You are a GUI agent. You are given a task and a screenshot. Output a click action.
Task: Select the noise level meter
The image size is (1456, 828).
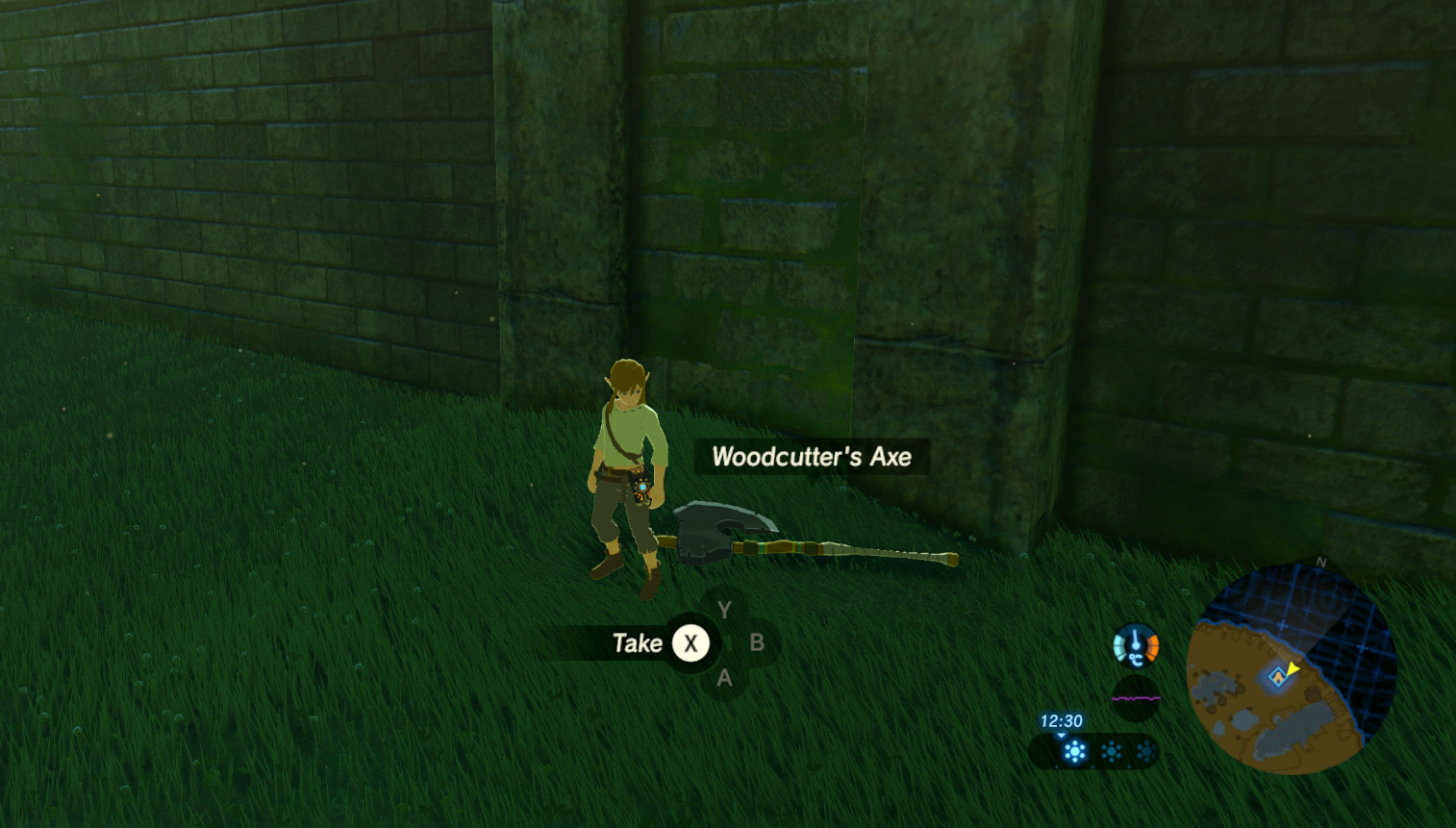click(1136, 698)
